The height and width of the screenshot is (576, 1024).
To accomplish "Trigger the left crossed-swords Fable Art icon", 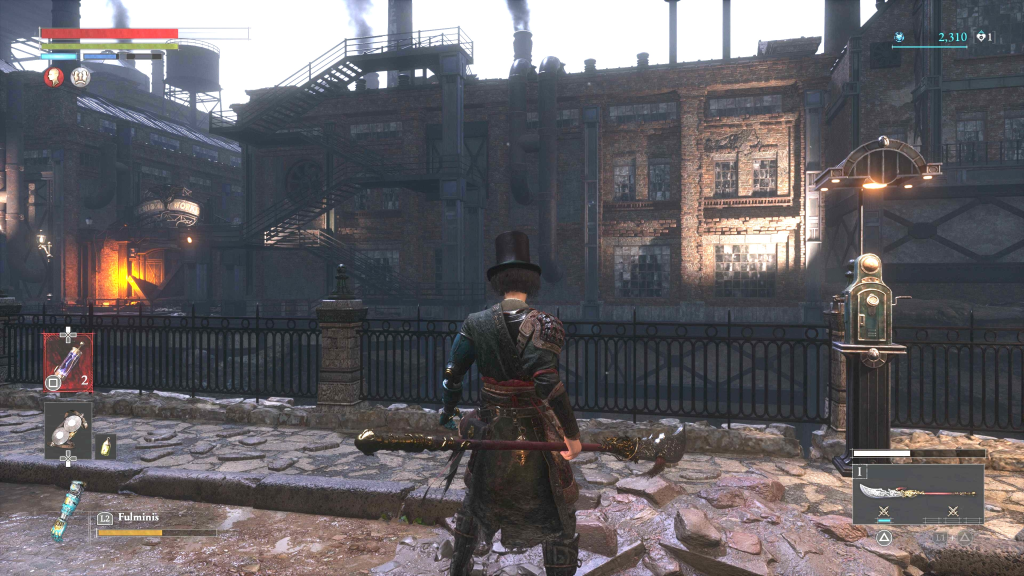I will tap(884, 512).
